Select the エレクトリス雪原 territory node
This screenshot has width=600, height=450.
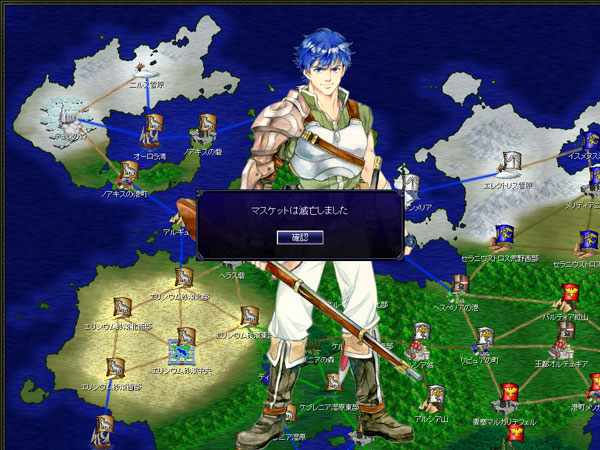coord(512,161)
